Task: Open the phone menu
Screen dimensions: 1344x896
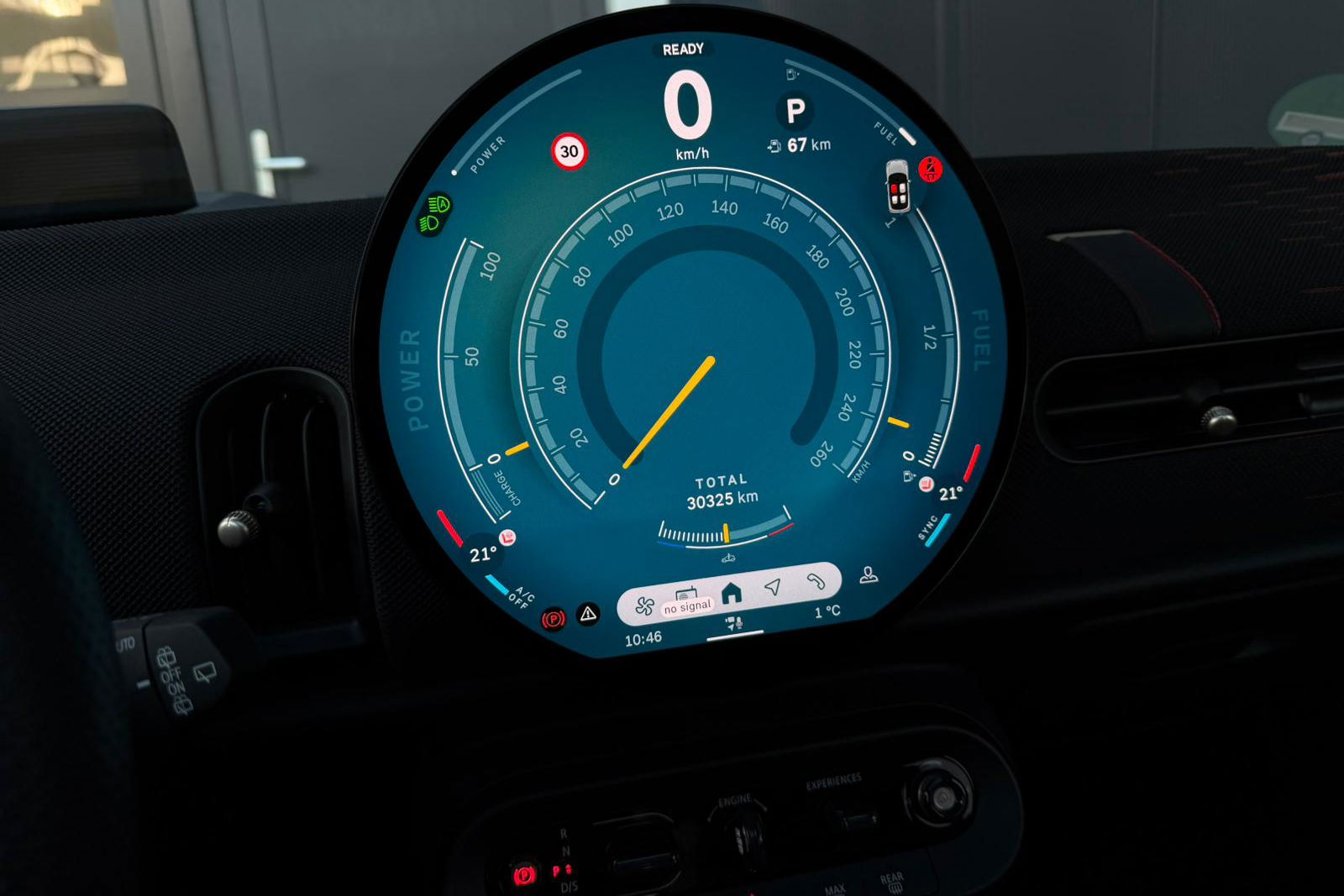Action: click(815, 581)
